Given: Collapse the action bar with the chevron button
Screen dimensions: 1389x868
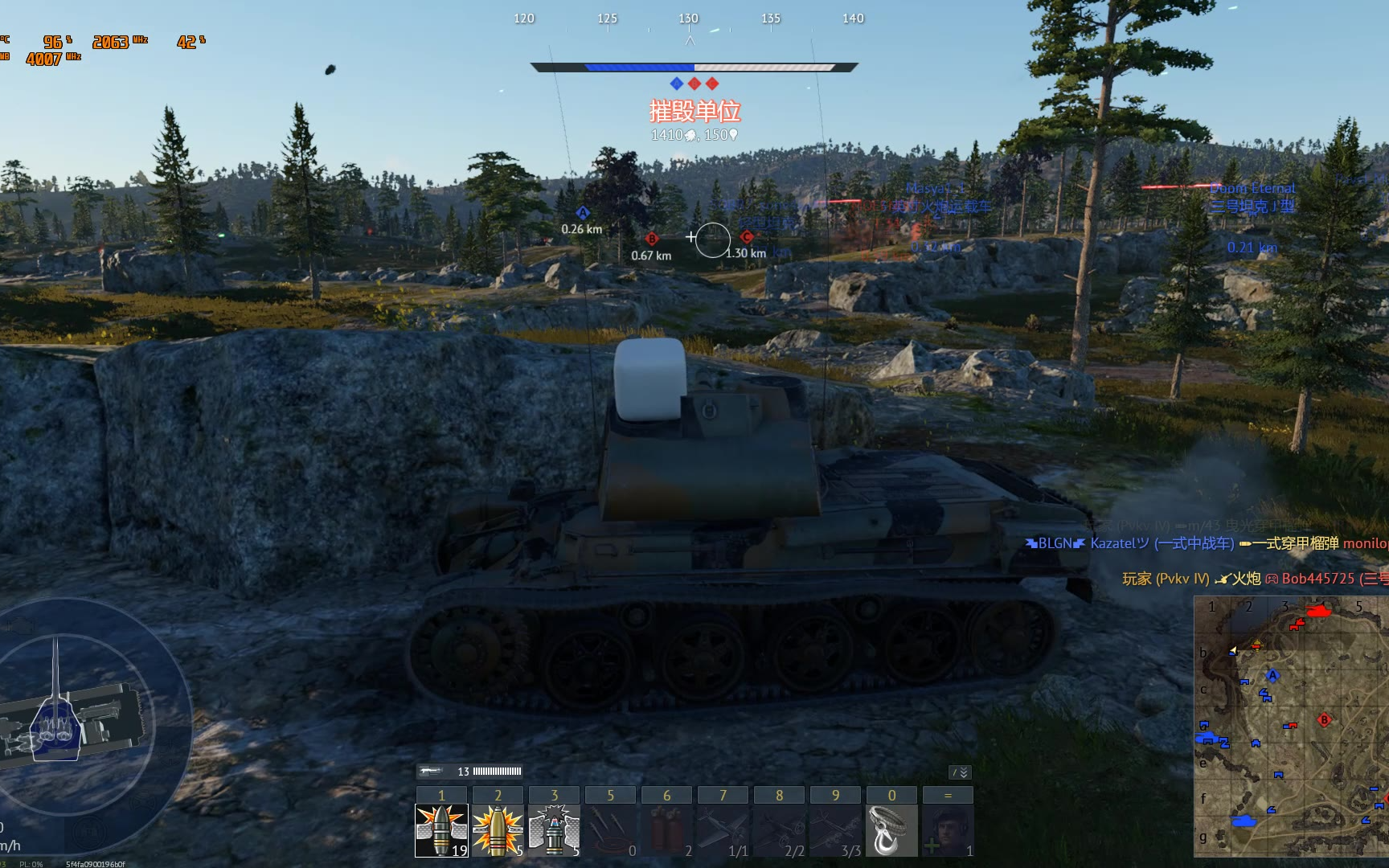Looking at the screenshot, I should tap(961, 772).
